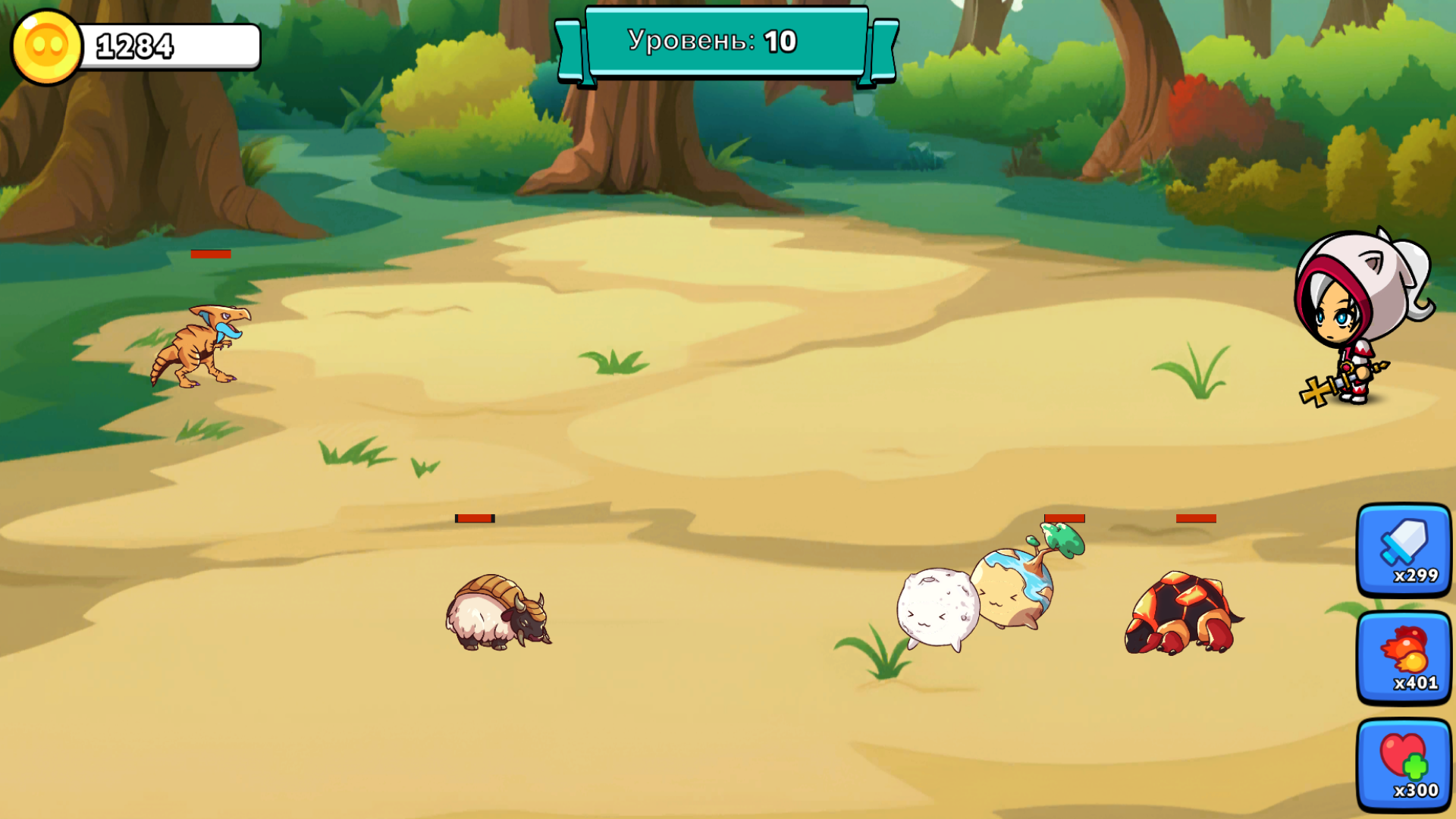Click the coin counter showing 1284
Viewport: 1456px width, 819px height.
[136, 47]
